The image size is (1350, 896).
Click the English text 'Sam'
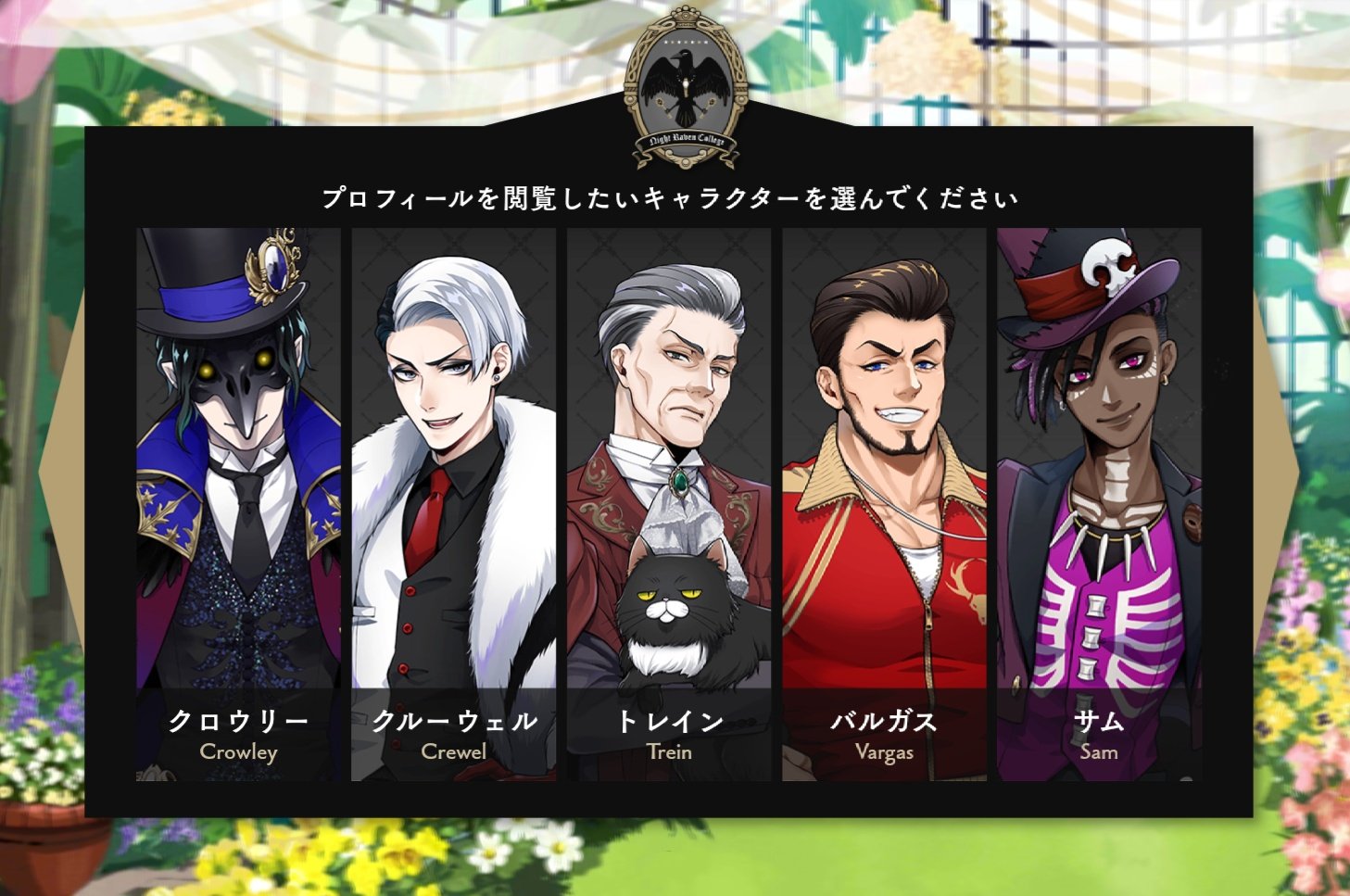tap(1102, 752)
